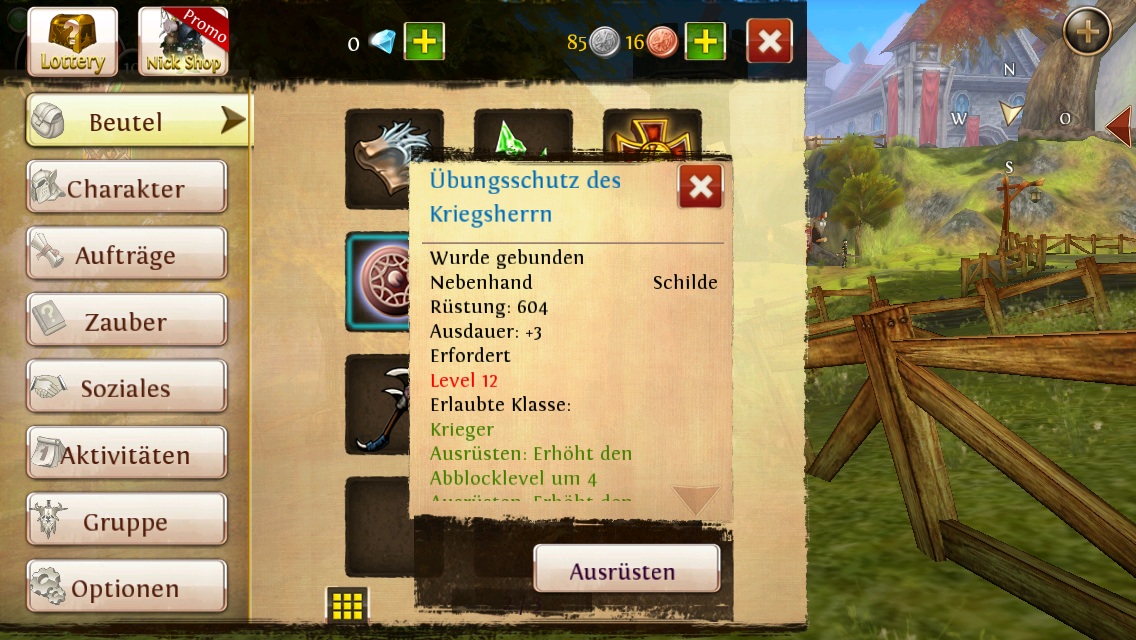
Task: Equip the shield with Ausrüsten
Action: pyautogui.click(x=626, y=571)
